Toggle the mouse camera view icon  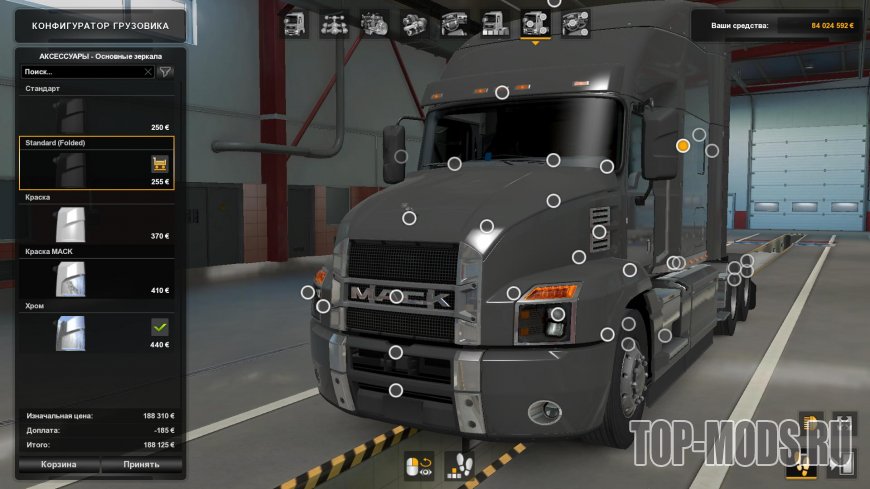(x=418, y=466)
